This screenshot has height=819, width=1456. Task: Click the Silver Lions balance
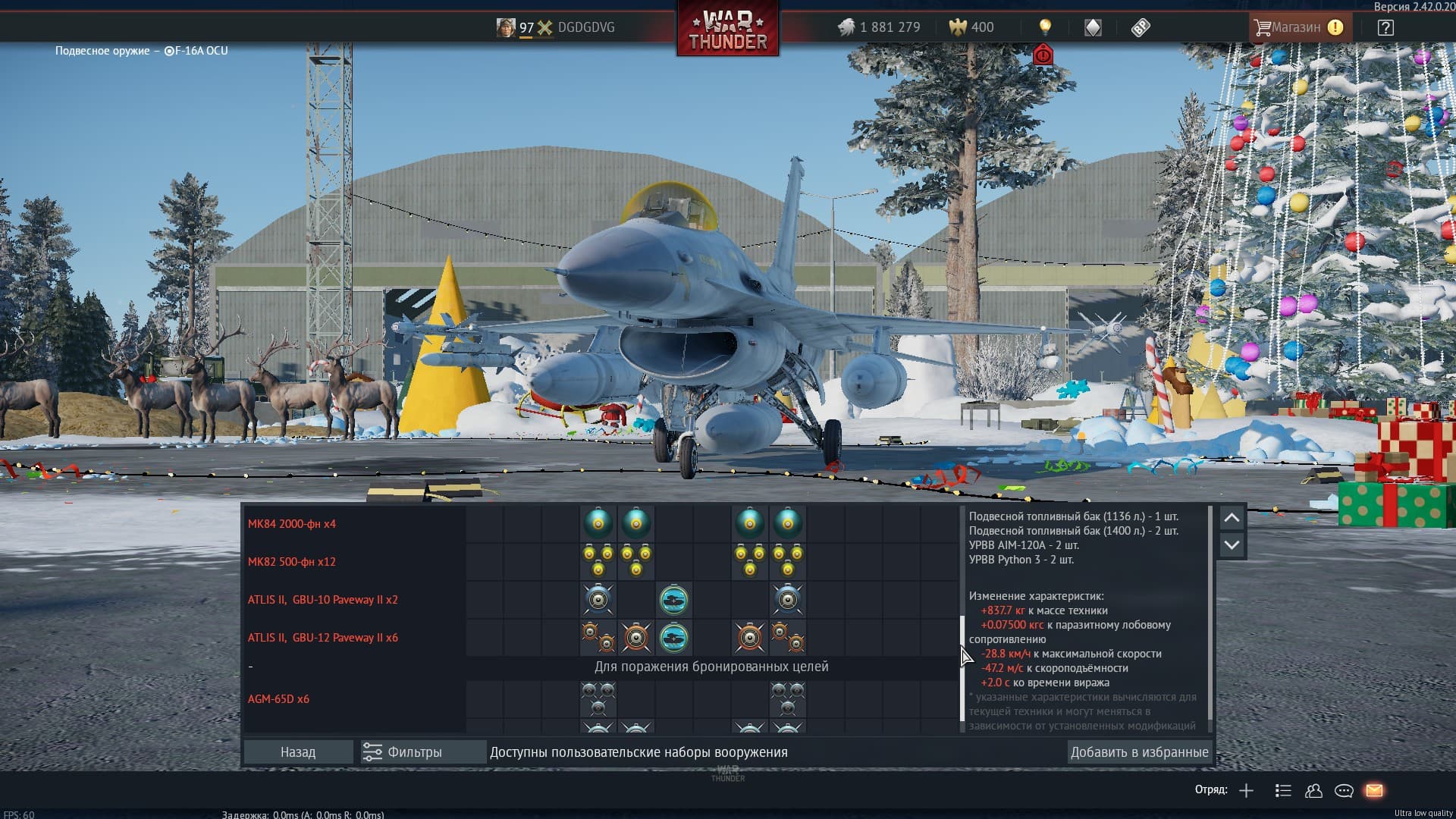coord(880,27)
